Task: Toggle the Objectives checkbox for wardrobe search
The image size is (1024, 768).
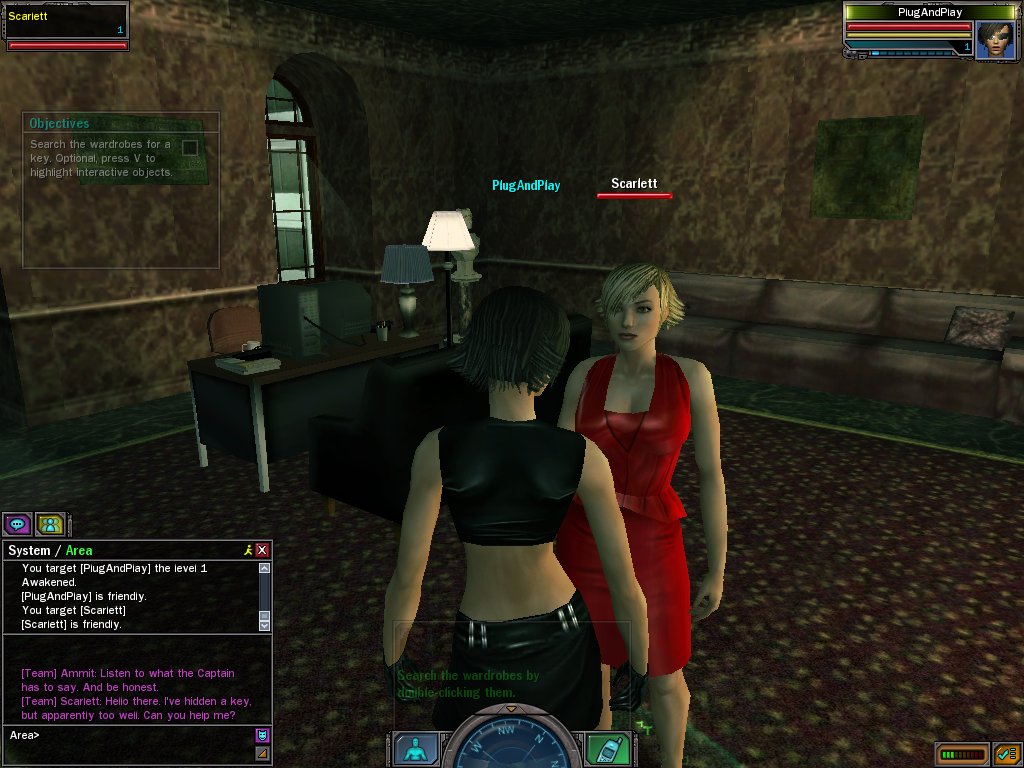Action: [189, 148]
